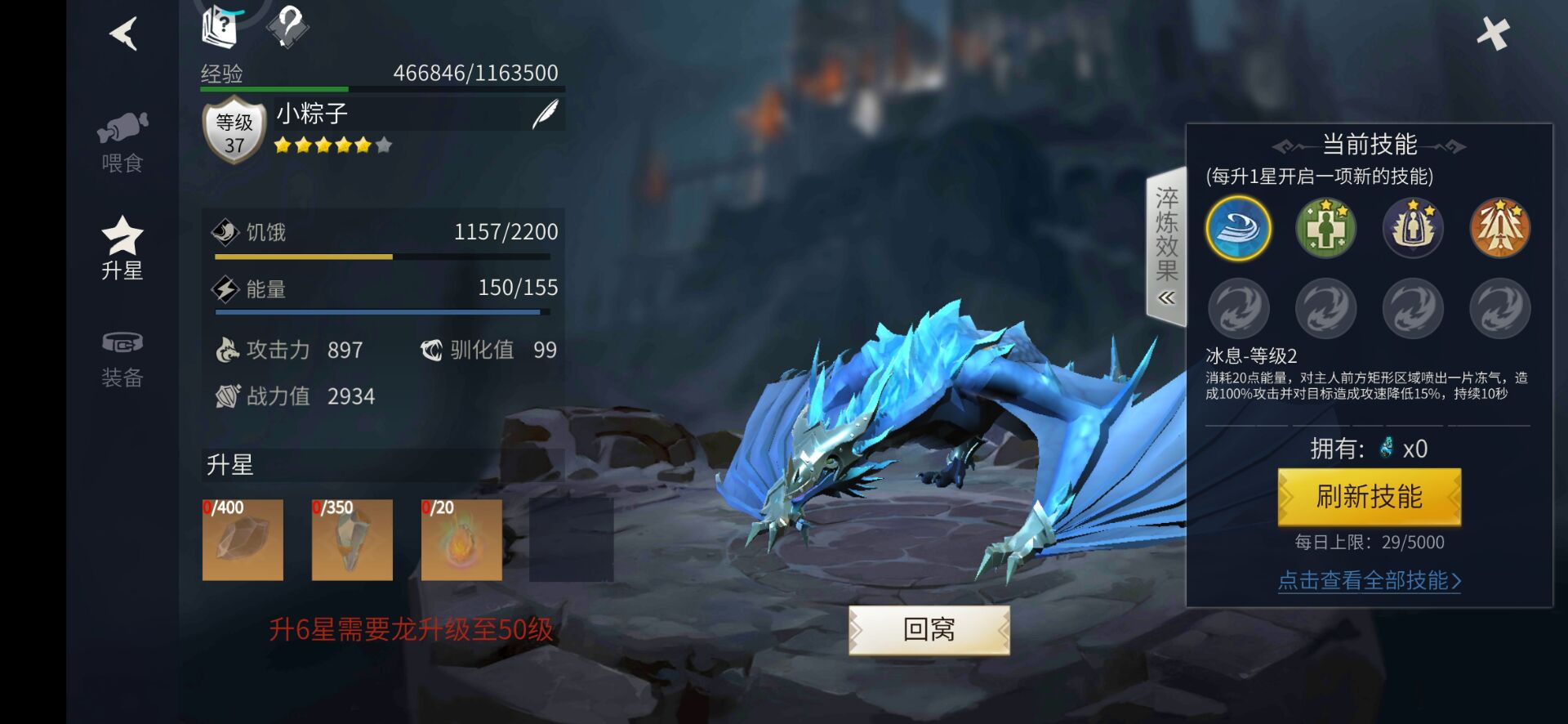Viewport: 1568px width, 724px height.
Task: Open the 点击查看全部技能 link
Action: pos(1369,581)
